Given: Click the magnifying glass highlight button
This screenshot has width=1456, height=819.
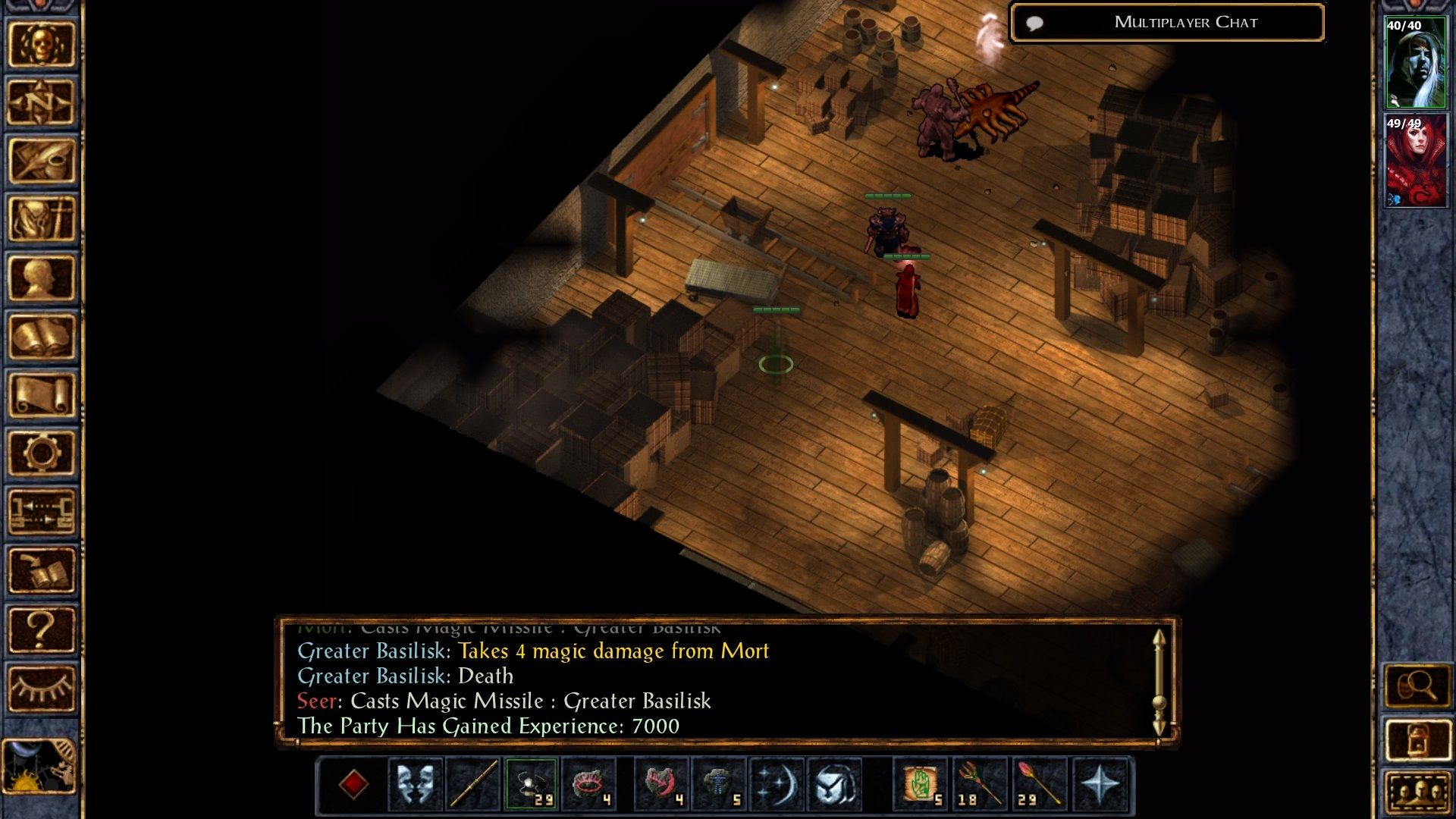Looking at the screenshot, I should coord(1417,687).
